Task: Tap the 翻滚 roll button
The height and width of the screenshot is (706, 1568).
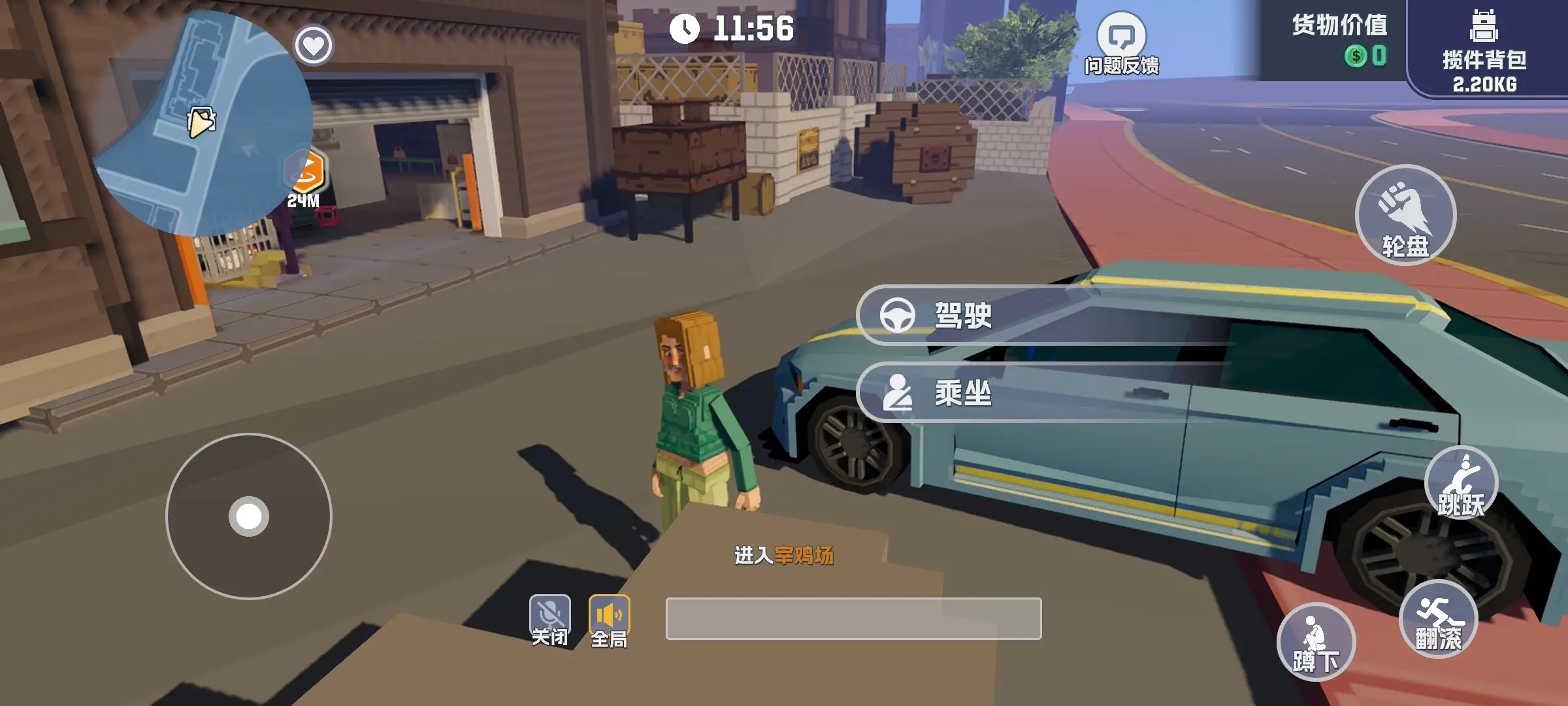Action: (1438, 619)
